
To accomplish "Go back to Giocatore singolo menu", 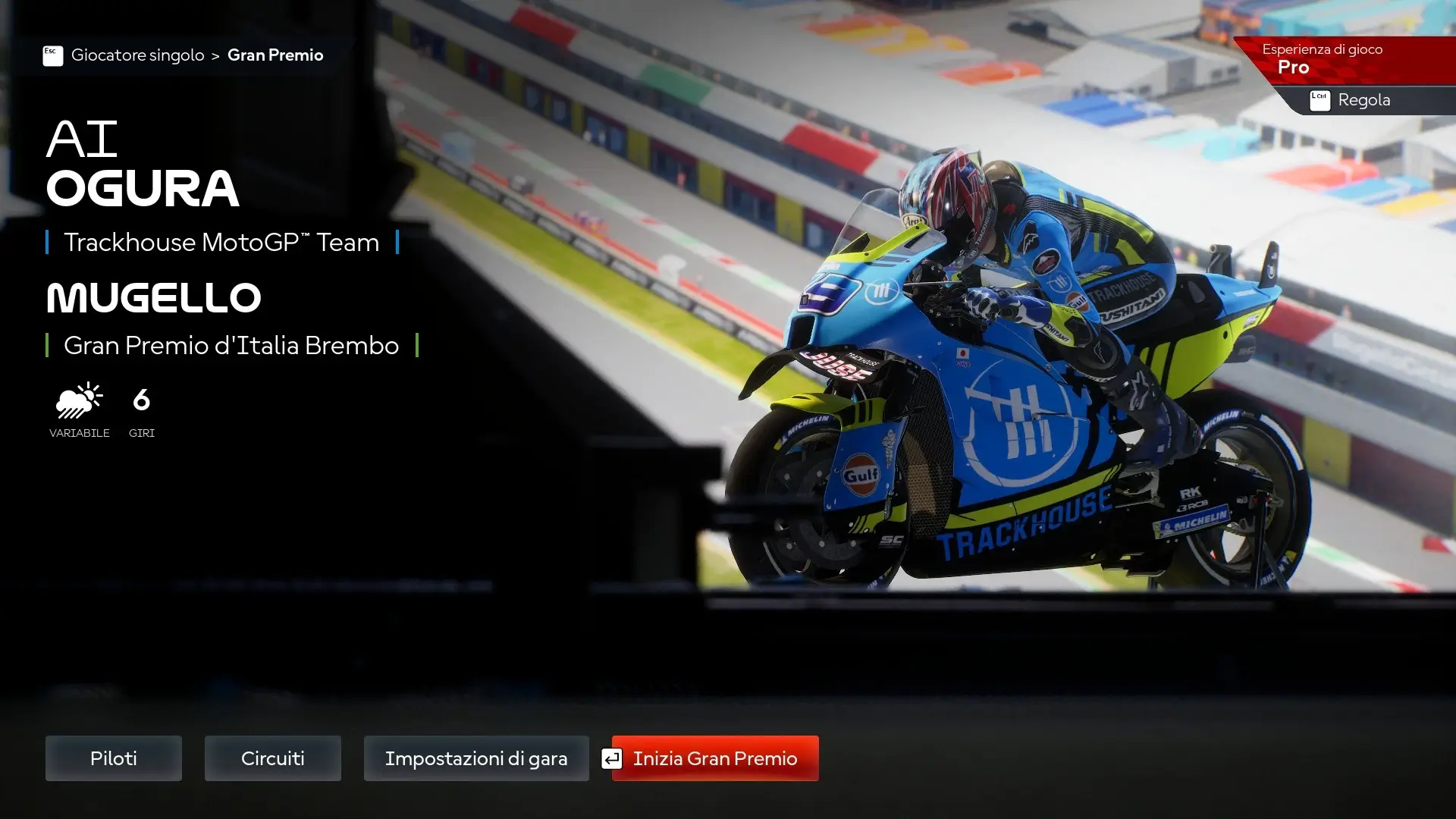I will coord(137,55).
